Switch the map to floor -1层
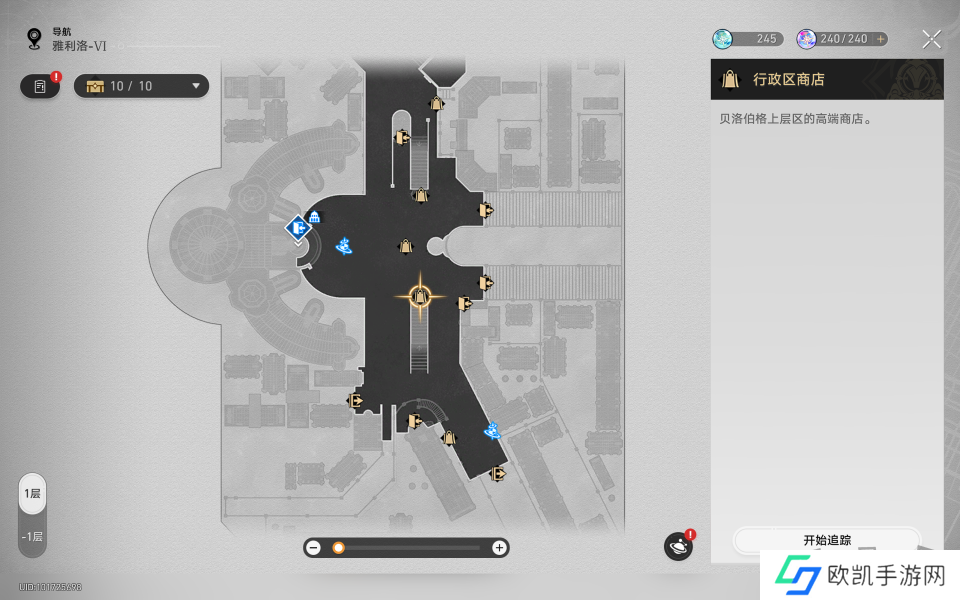The width and height of the screenshot is (960, 600). (32, 537)
